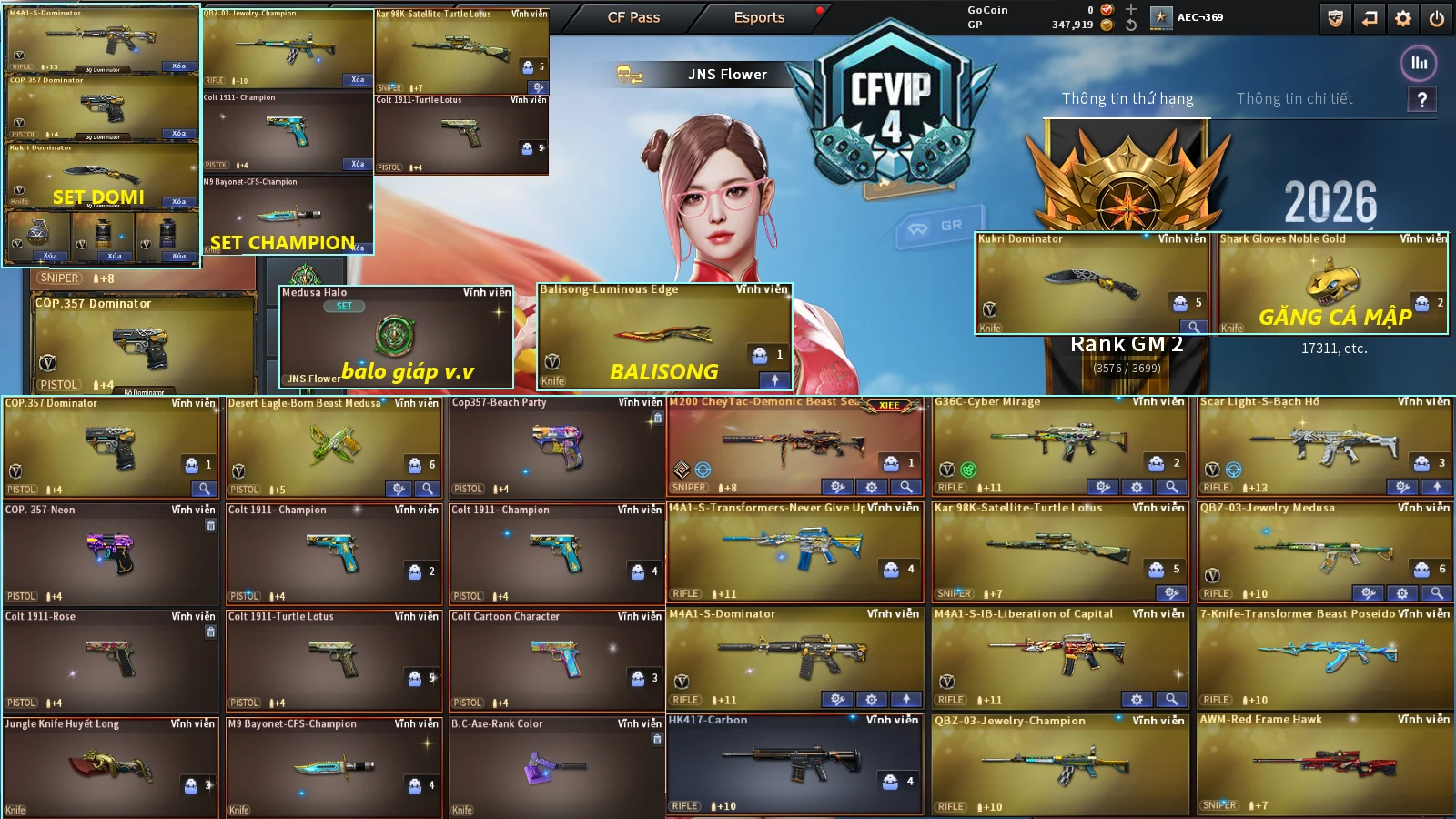Open the round statistics chart icon
The image size is (1456, 819).
(1419, 63)
